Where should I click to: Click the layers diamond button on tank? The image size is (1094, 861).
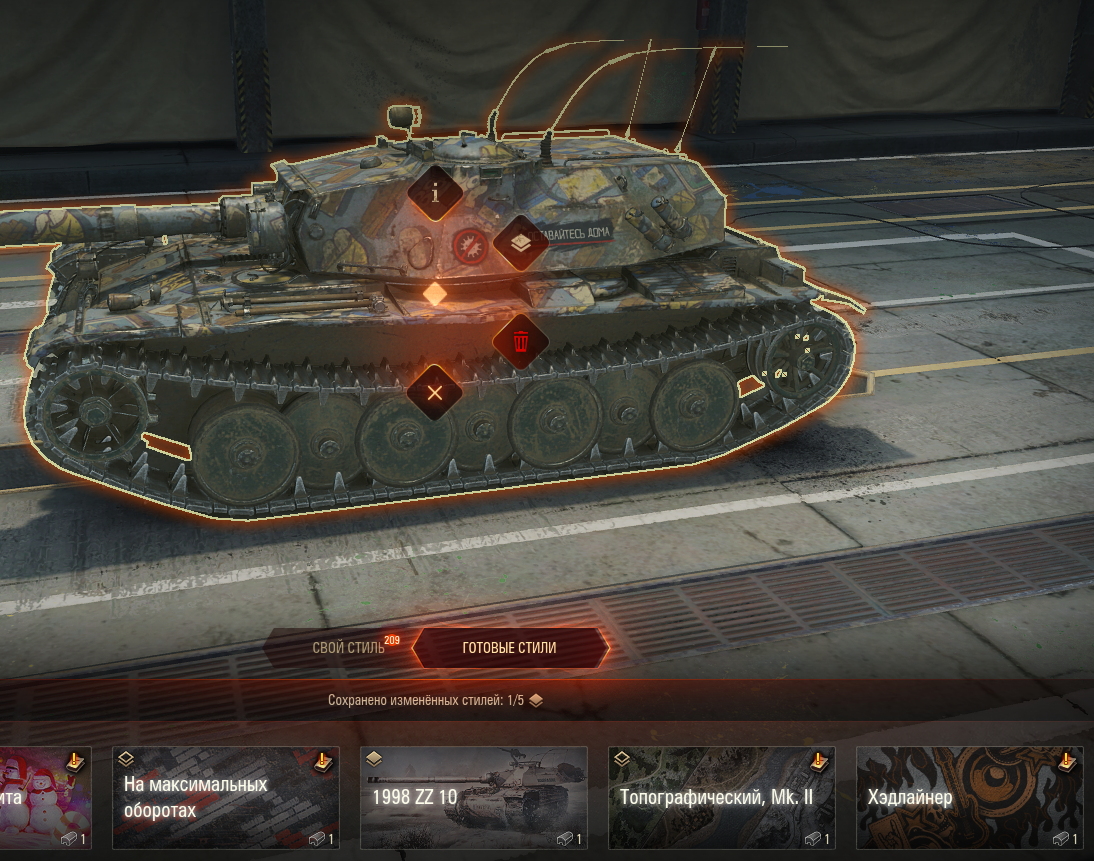pos(521,242)
